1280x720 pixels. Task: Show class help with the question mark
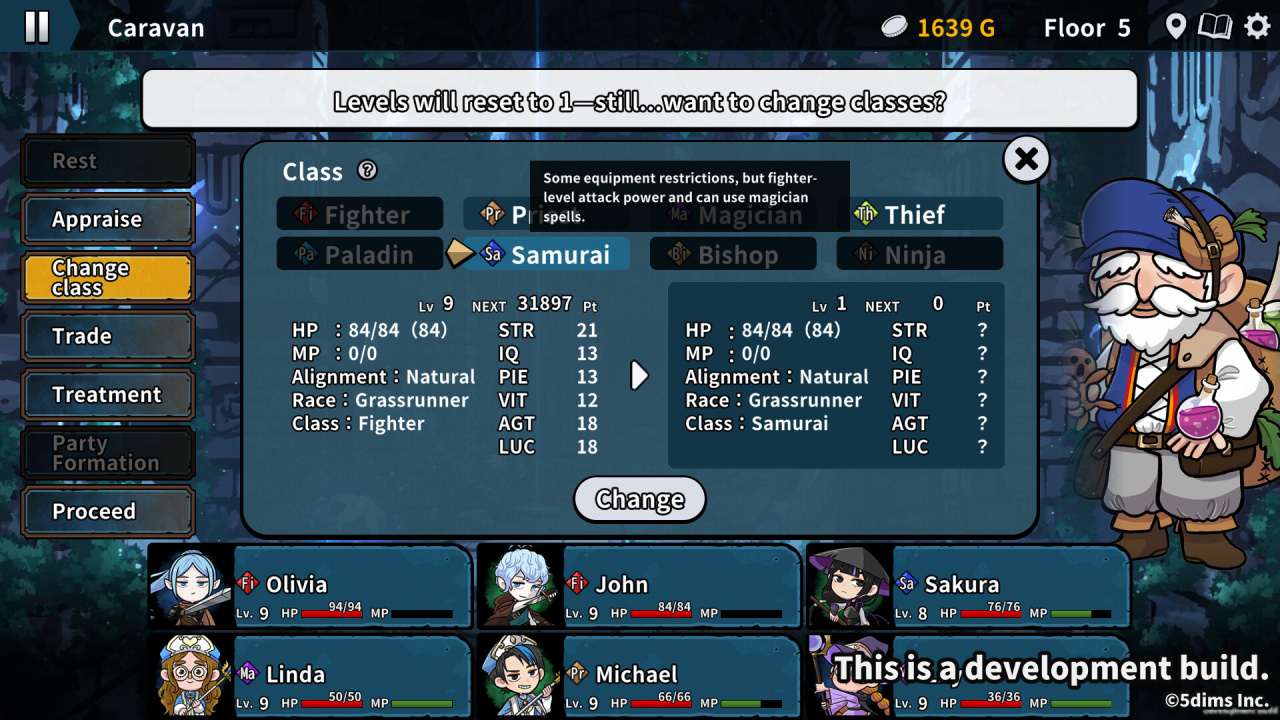367,171
